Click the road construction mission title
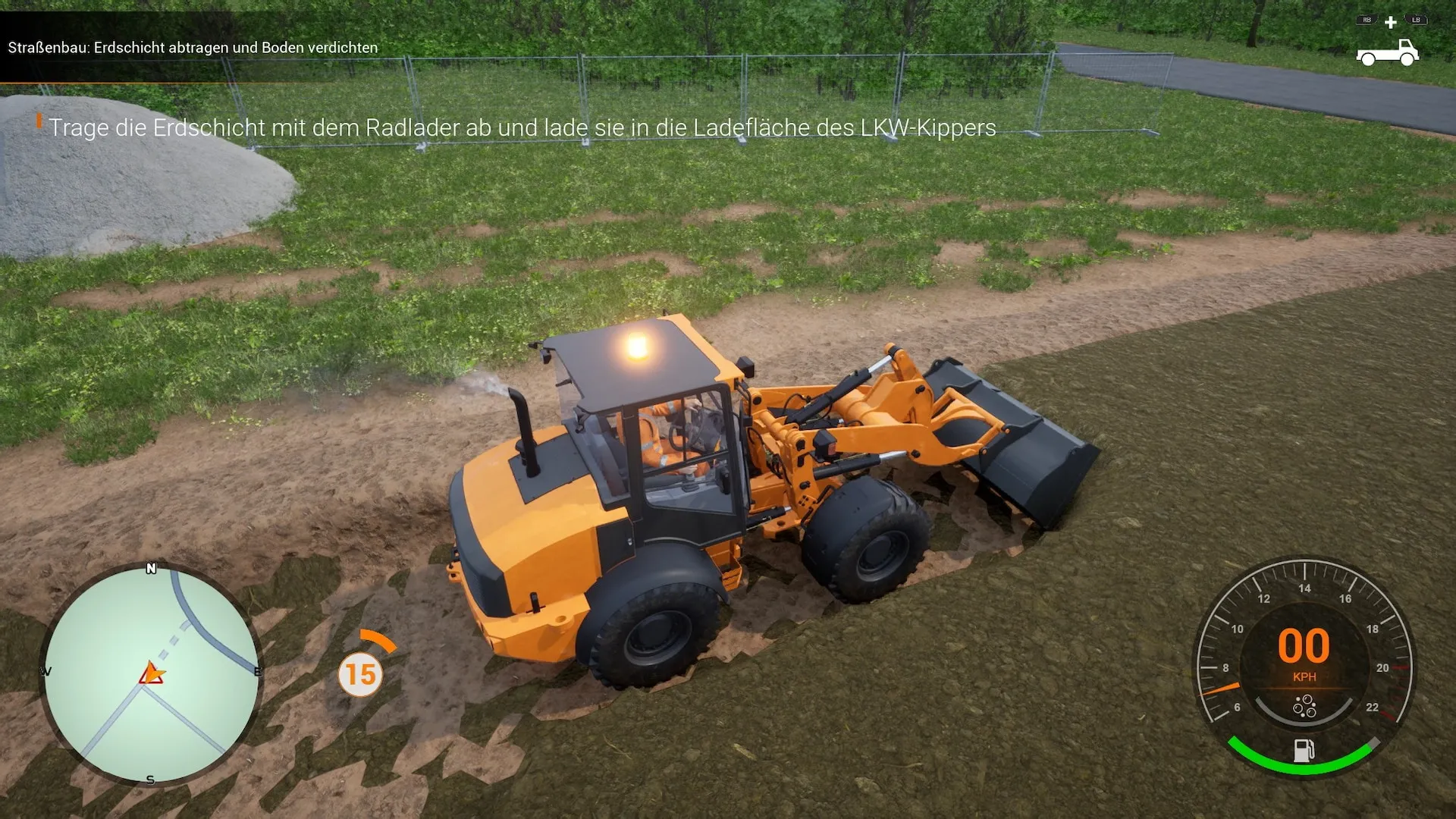The image size is (1456, 819). coord(193,48)
